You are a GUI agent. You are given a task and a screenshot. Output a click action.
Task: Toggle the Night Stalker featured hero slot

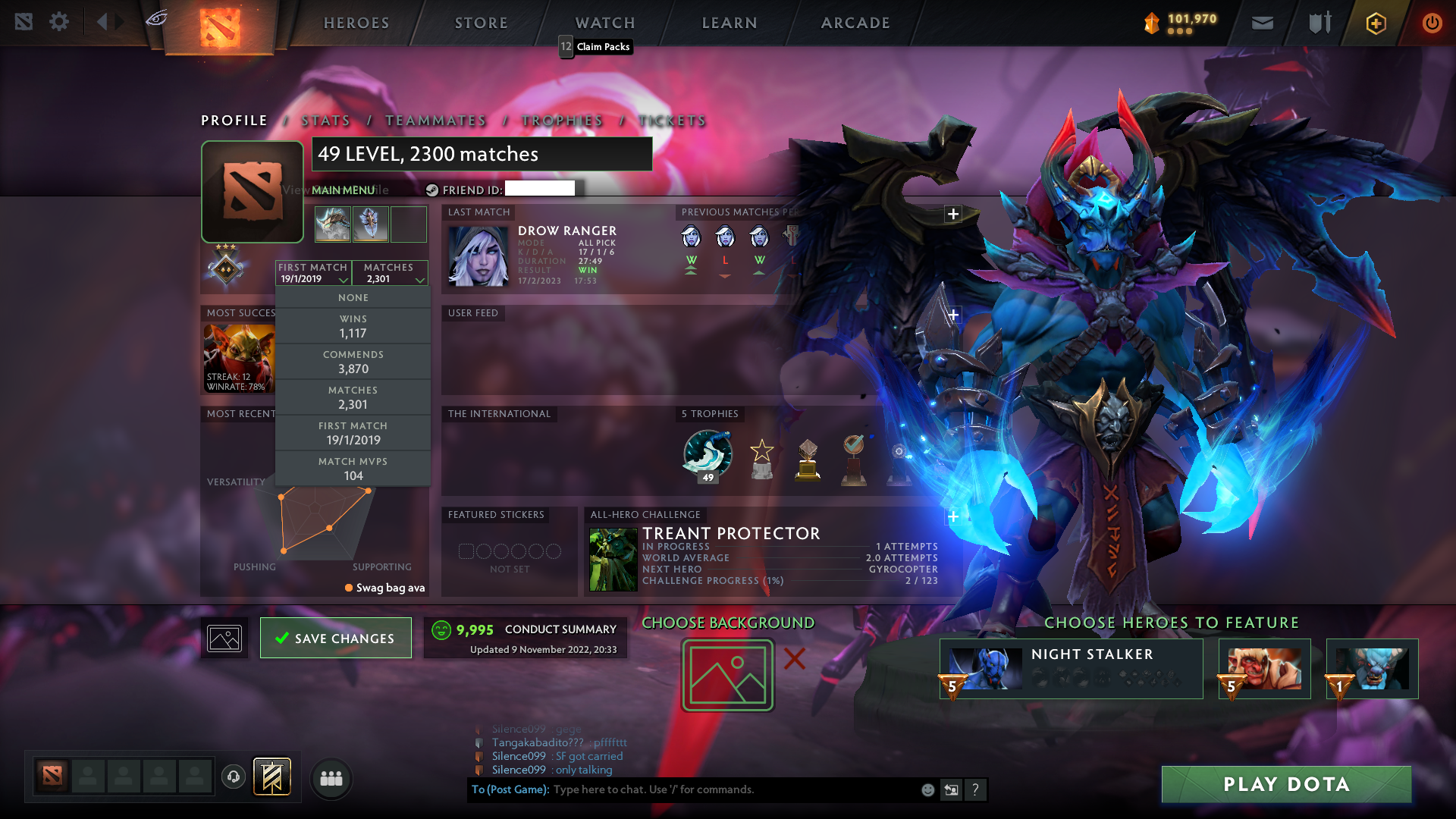click(x=1072, y=669)
